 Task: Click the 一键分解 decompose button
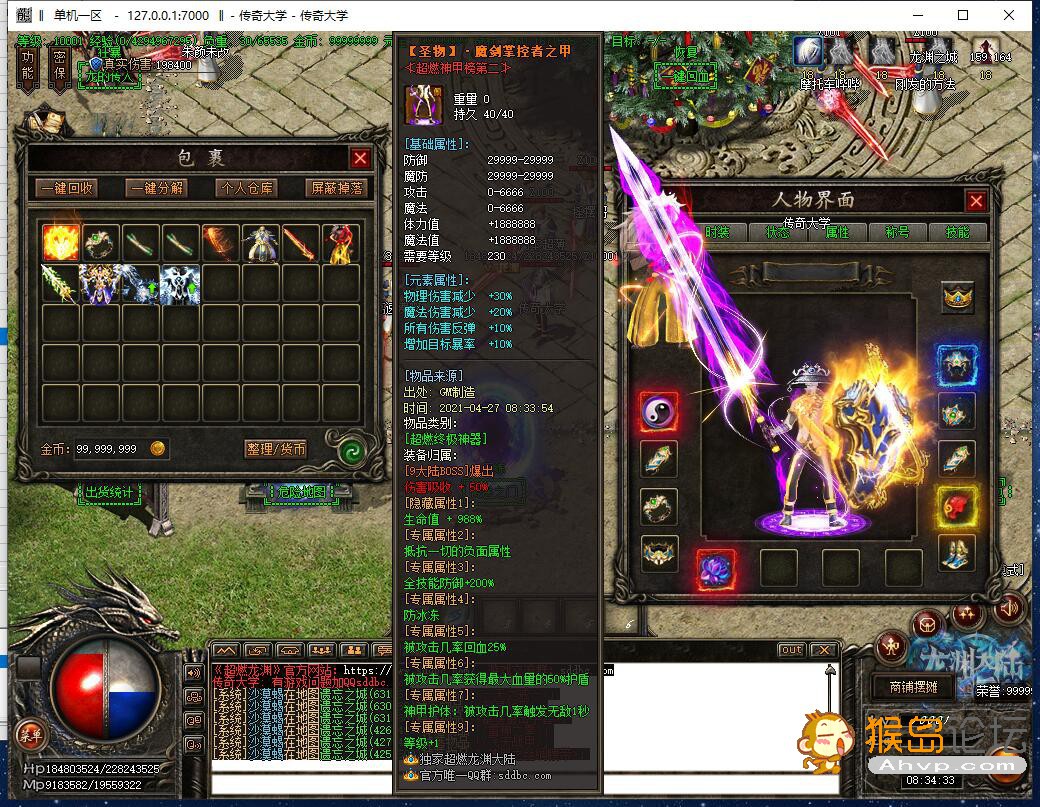(x=157, y=188)
